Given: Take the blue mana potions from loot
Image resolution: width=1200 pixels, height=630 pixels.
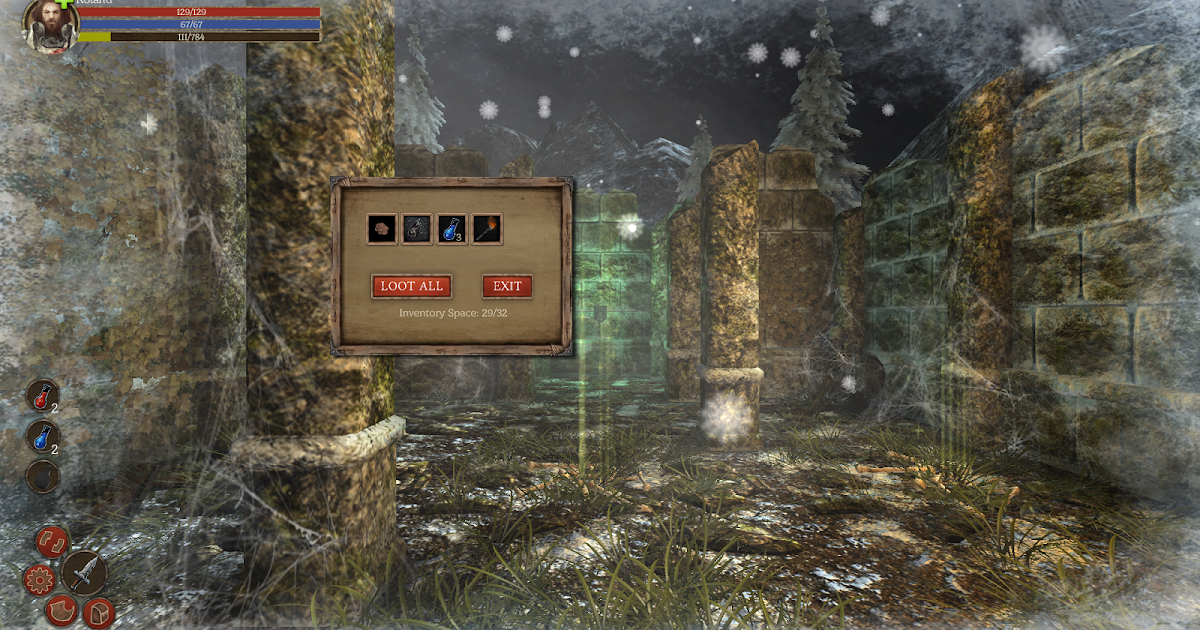Looking at the screenshot, I should [452, 229].
